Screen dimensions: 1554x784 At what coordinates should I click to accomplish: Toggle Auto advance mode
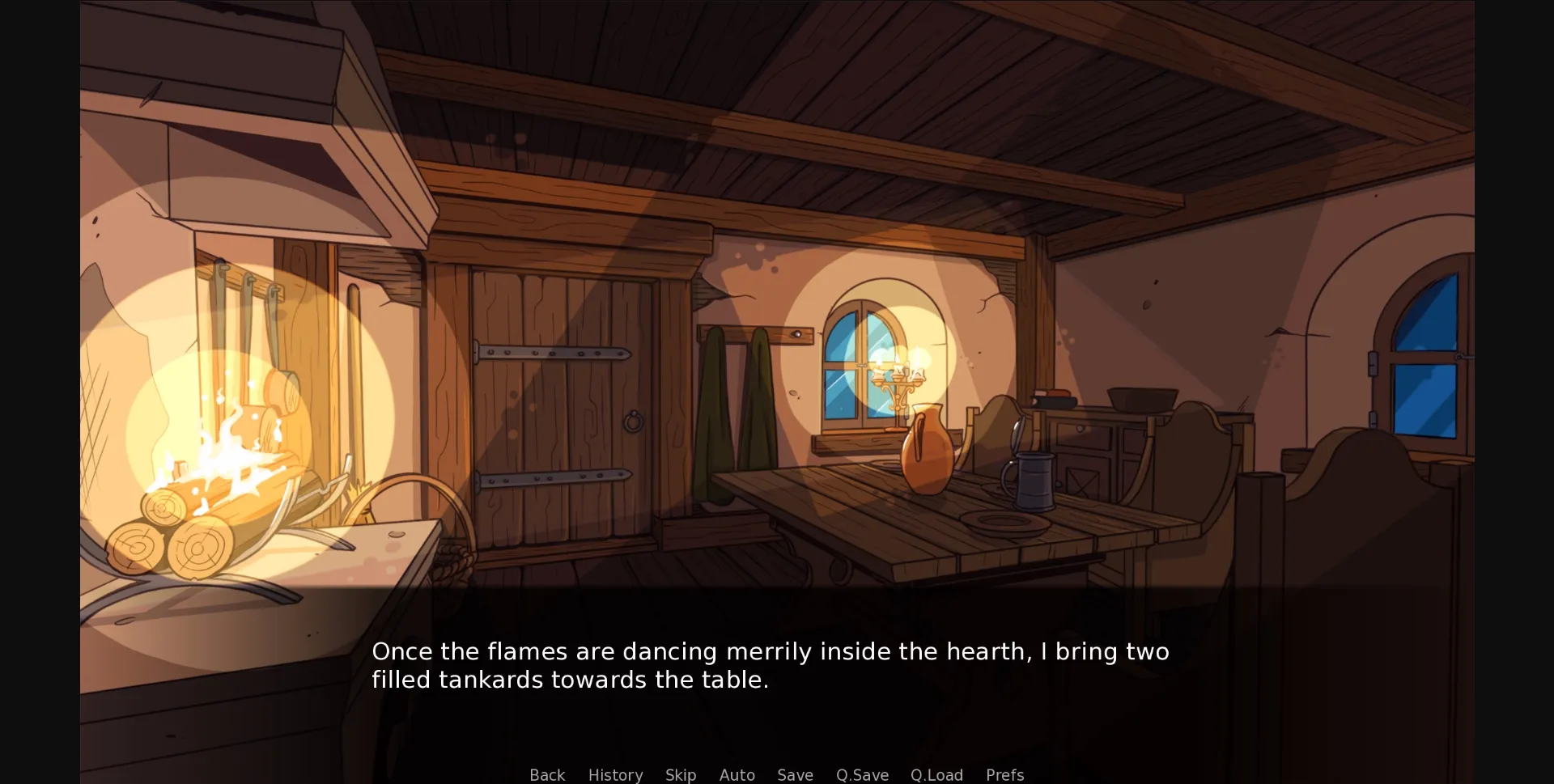pos(737,774)
